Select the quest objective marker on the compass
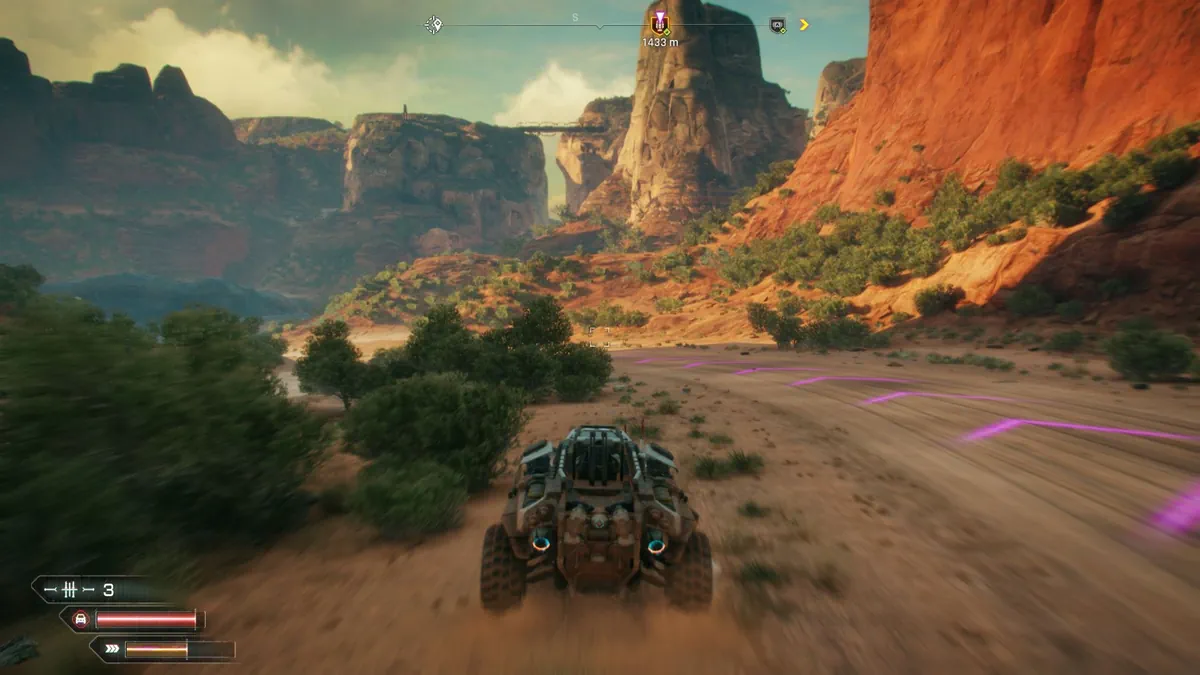Viewport: 1200px width, 675px height. [x=659, y=24]
